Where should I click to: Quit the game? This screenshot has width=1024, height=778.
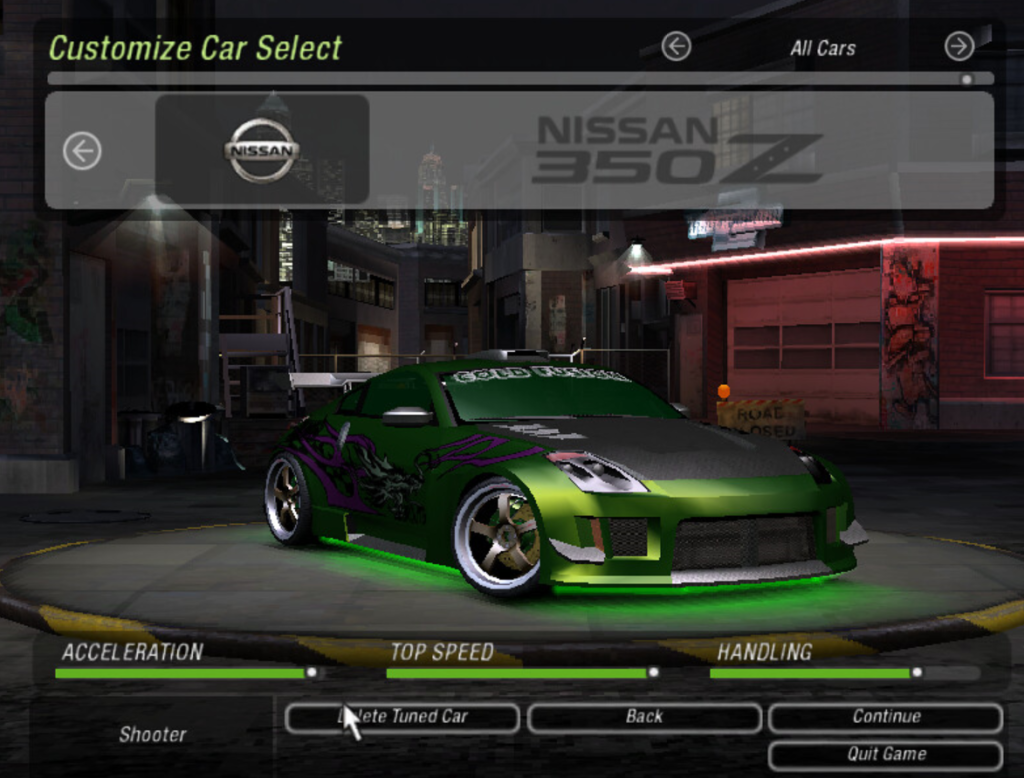(x=885, y=754)
